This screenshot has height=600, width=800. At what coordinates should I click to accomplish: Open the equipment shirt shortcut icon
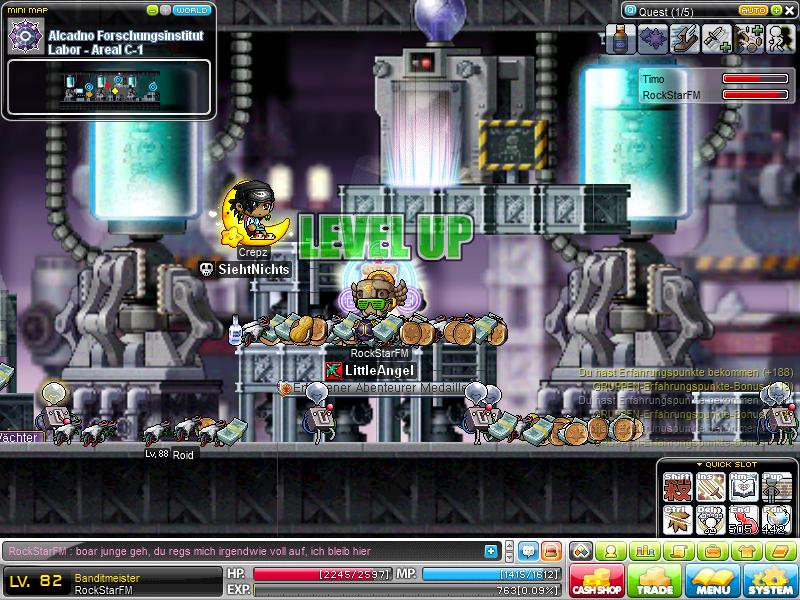(x=744, y=551)
